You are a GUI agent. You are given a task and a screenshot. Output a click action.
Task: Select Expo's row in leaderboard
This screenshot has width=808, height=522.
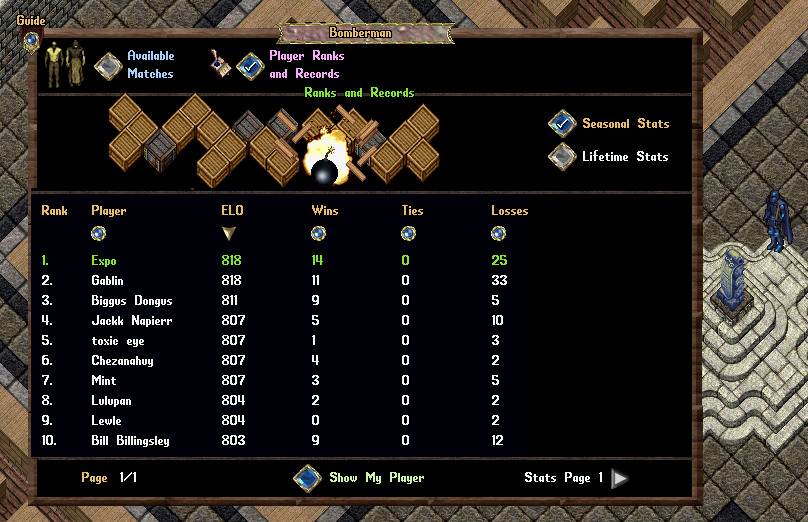(104, 261)
